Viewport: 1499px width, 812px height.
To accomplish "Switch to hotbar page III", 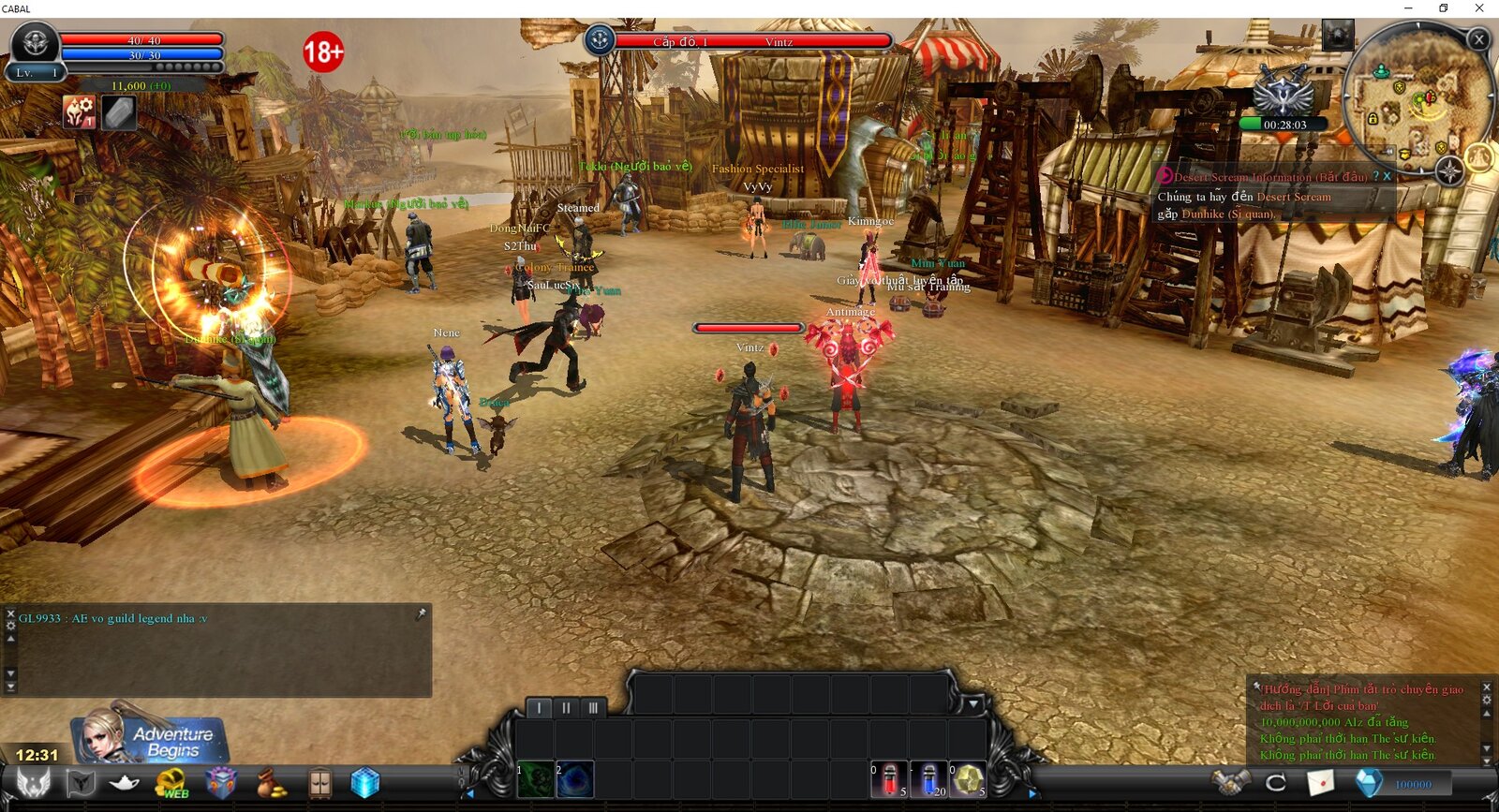I will pyautogui.click(x=592, y=708).
